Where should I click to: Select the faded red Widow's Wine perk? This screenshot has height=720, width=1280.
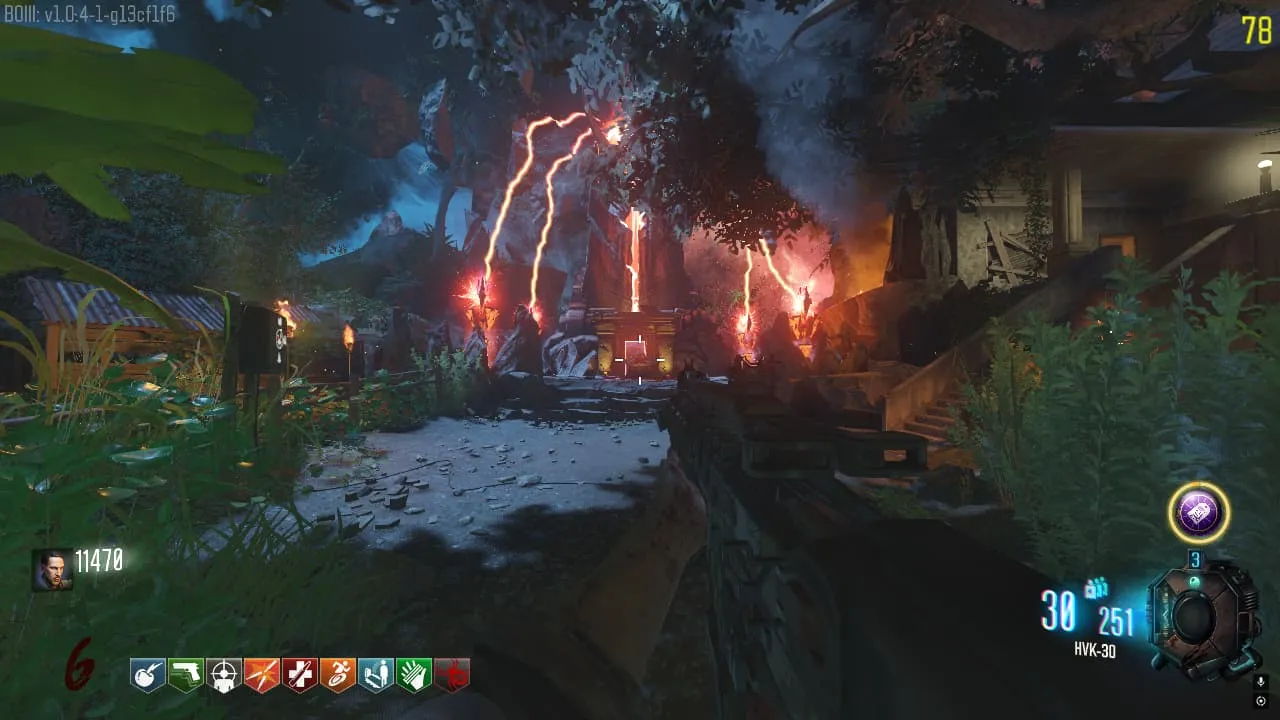click(452, 675)
